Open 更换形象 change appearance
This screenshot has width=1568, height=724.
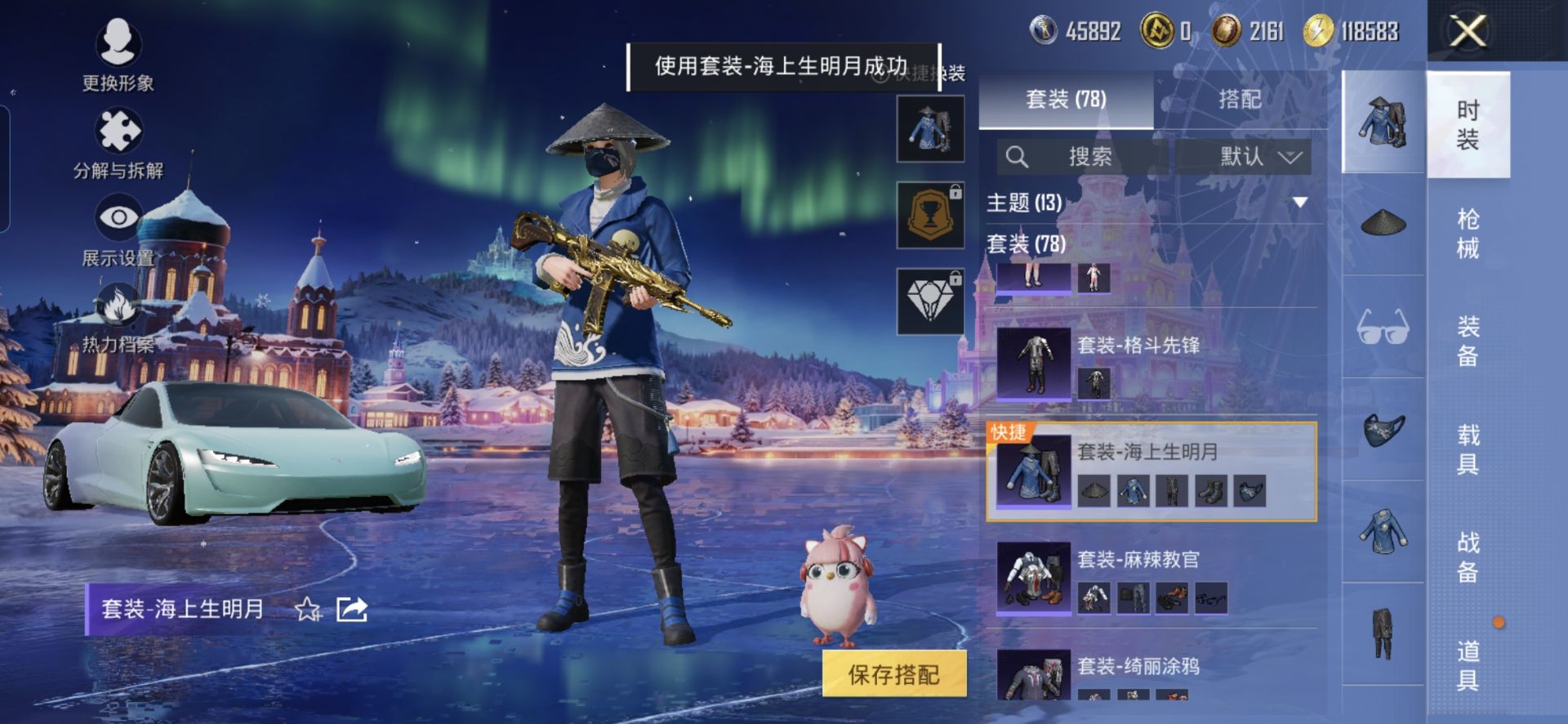(118, 54)
